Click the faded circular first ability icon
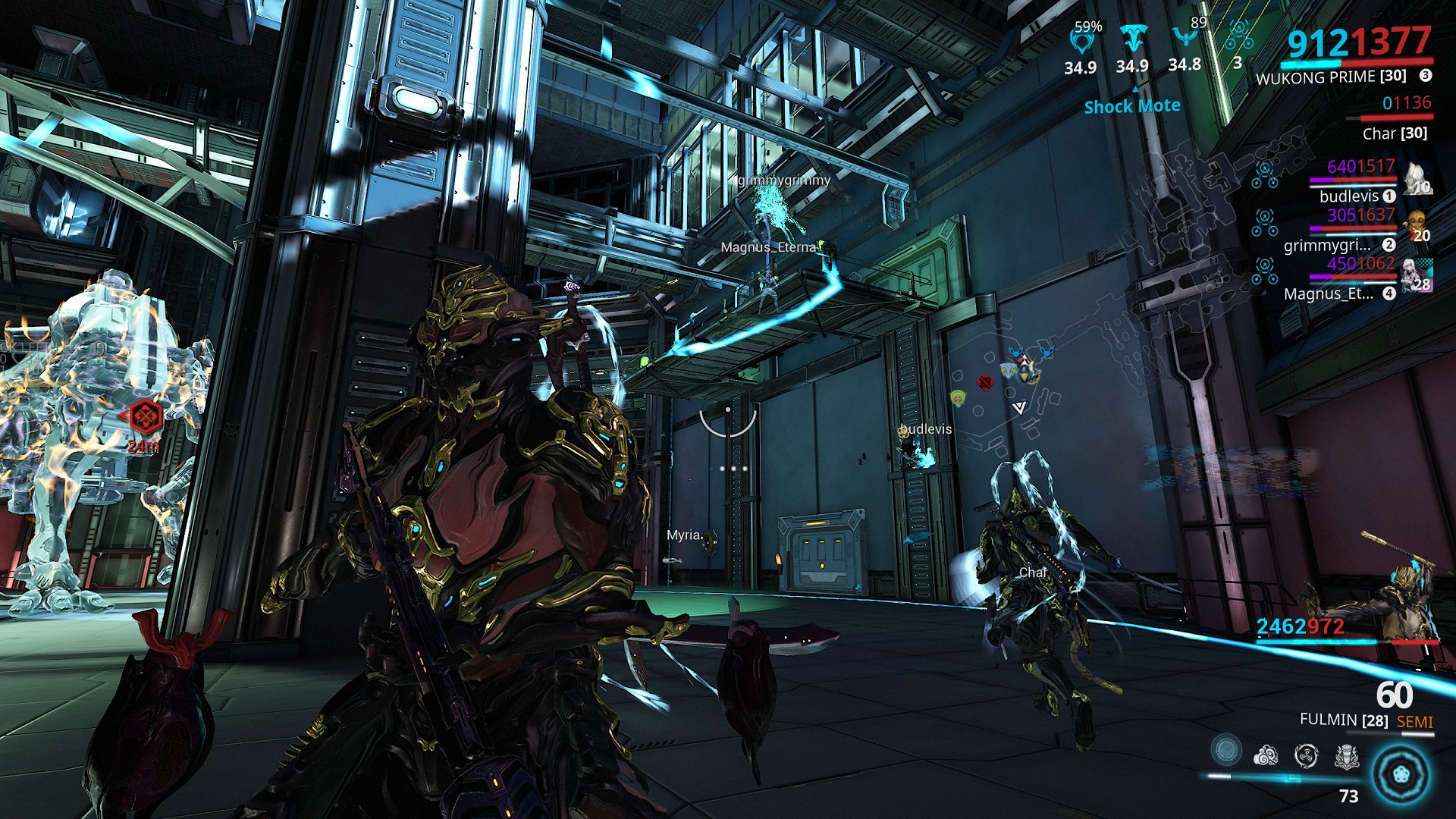Viewport: 1456px width, 819px height. click(x=1225, y=751)
